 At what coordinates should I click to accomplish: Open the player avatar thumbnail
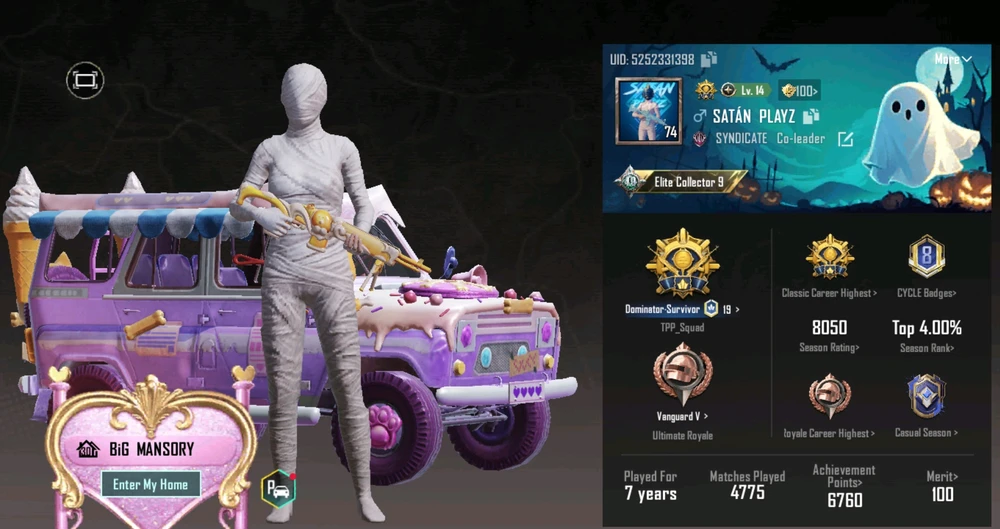(x=648, y=110)
